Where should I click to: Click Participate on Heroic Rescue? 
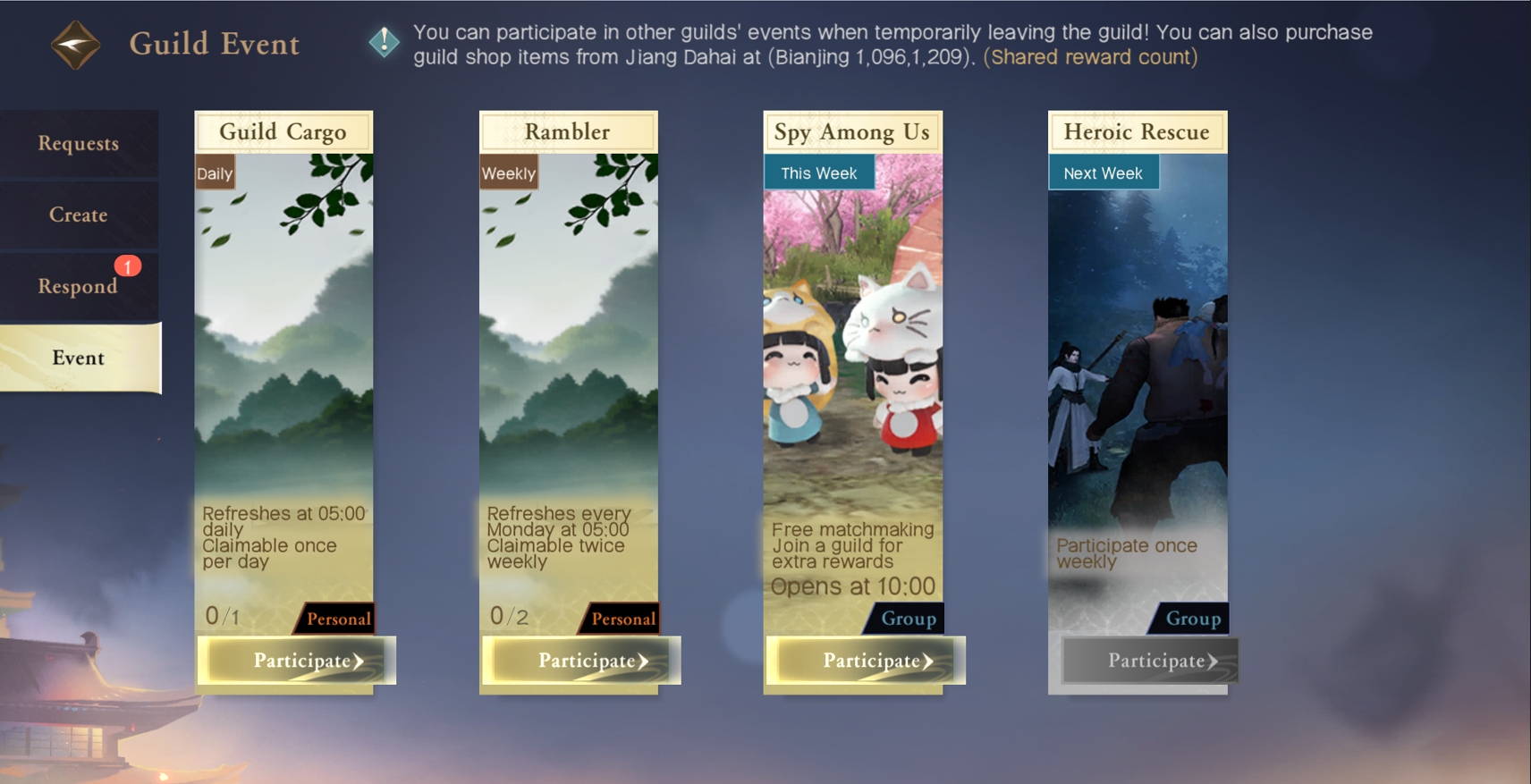1150,661
